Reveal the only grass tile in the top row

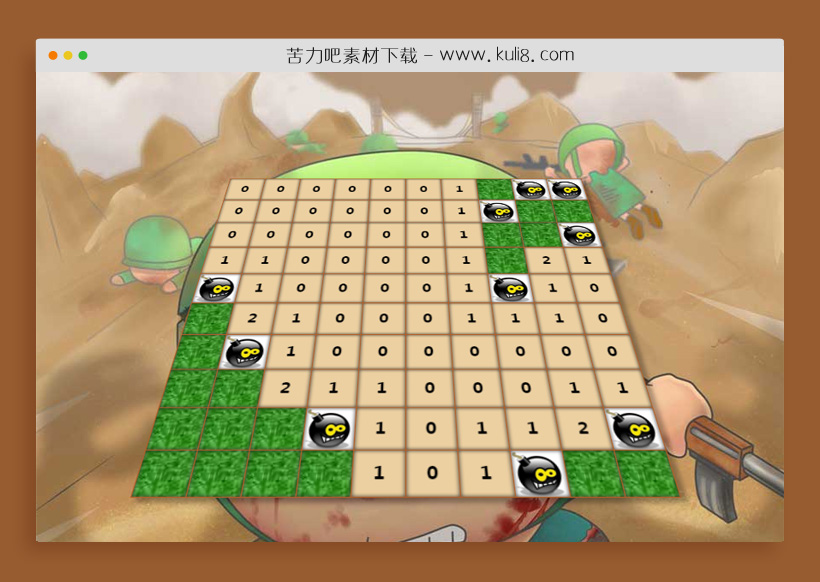[494, 189]
